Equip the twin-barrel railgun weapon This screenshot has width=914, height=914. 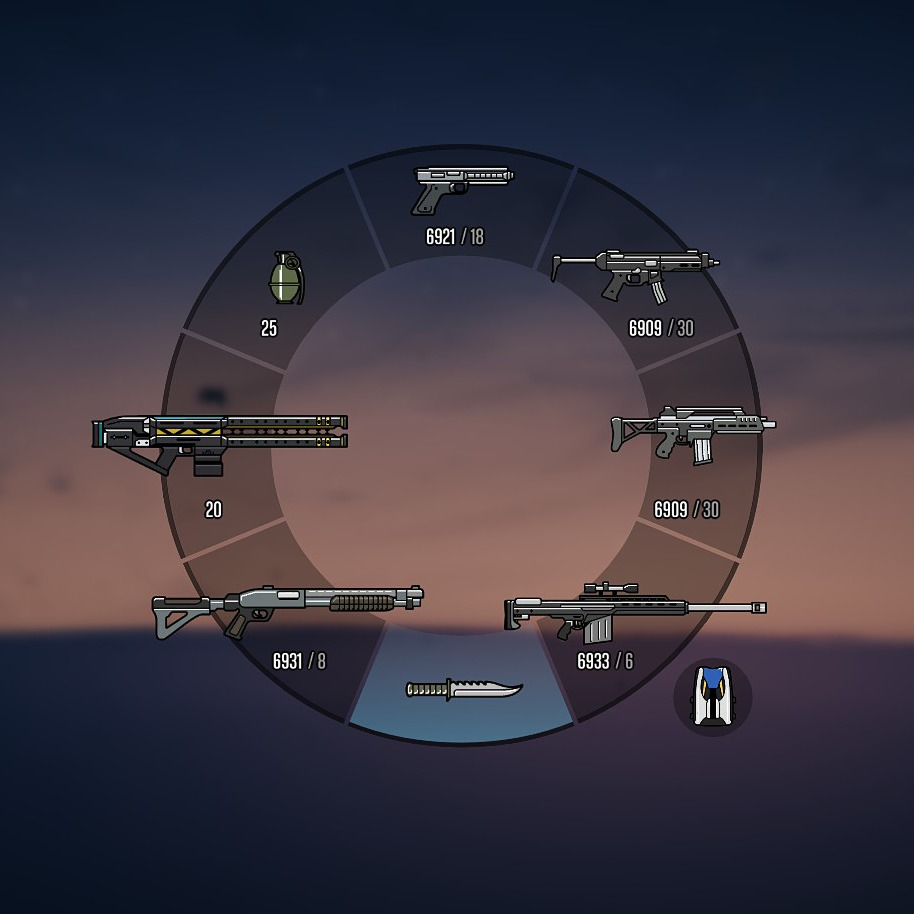pos(220,444)
